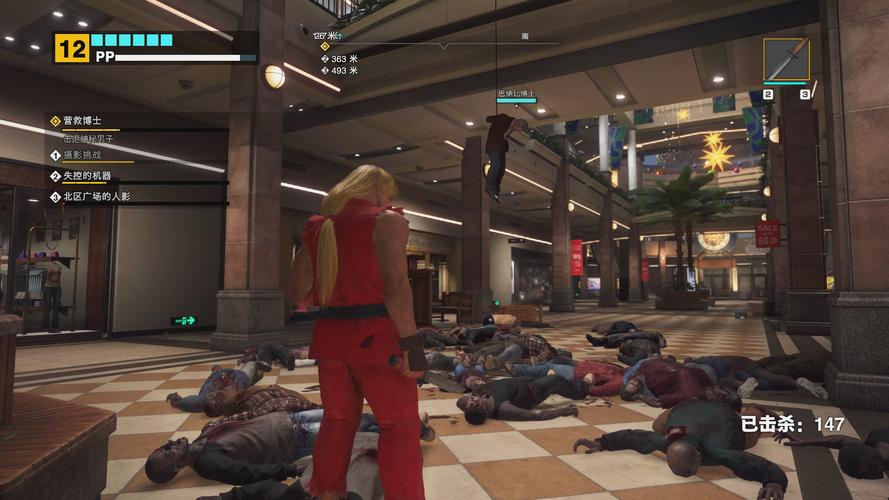Image resolution: width=889 pixels, height=500 pixels.
Task: Select the main objective 营救博士
Action: [84, 121]
